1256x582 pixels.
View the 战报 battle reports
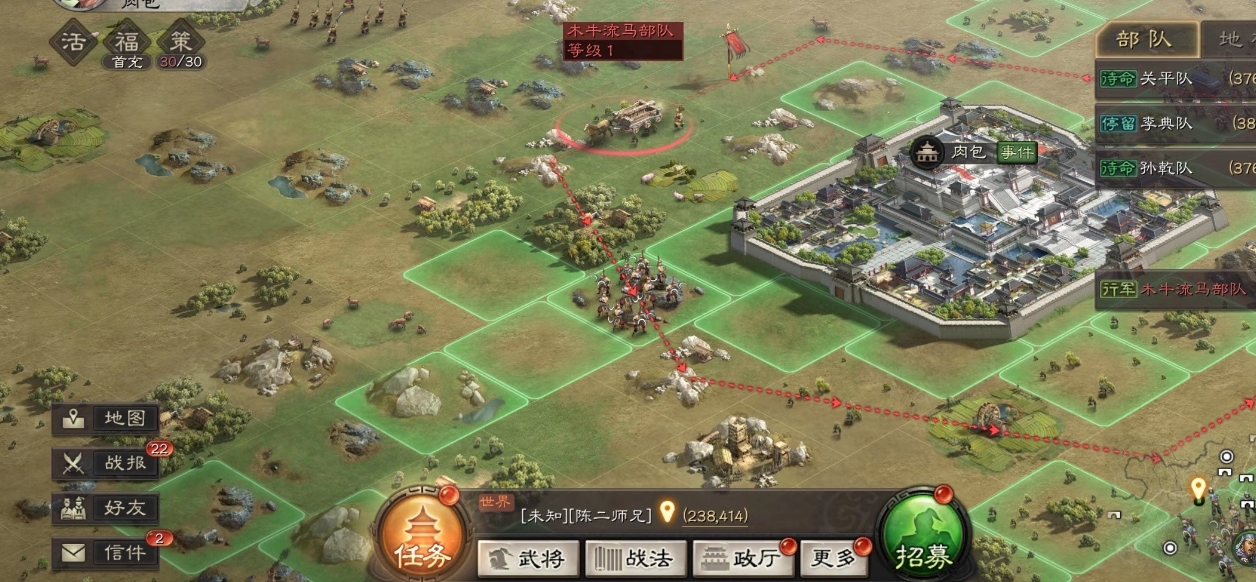coord(106,463)
